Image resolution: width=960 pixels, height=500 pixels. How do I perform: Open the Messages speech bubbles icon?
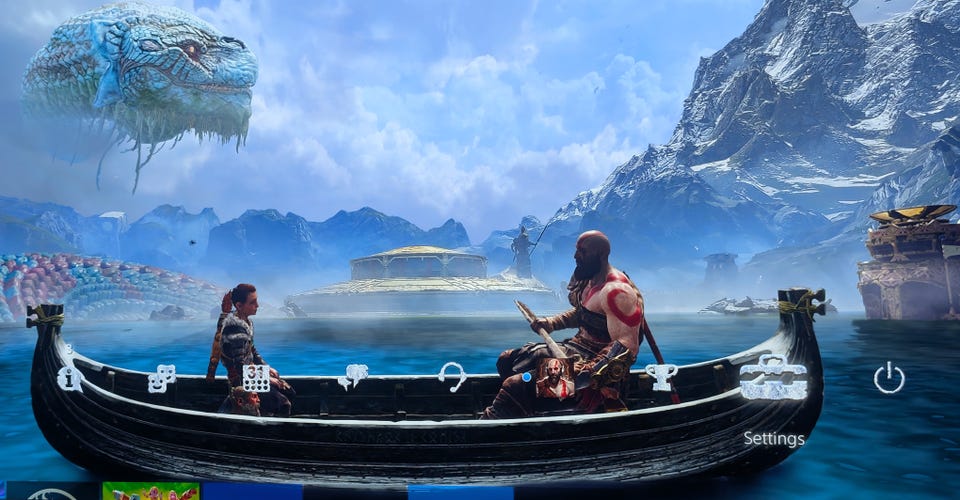[x=352, y=376]
